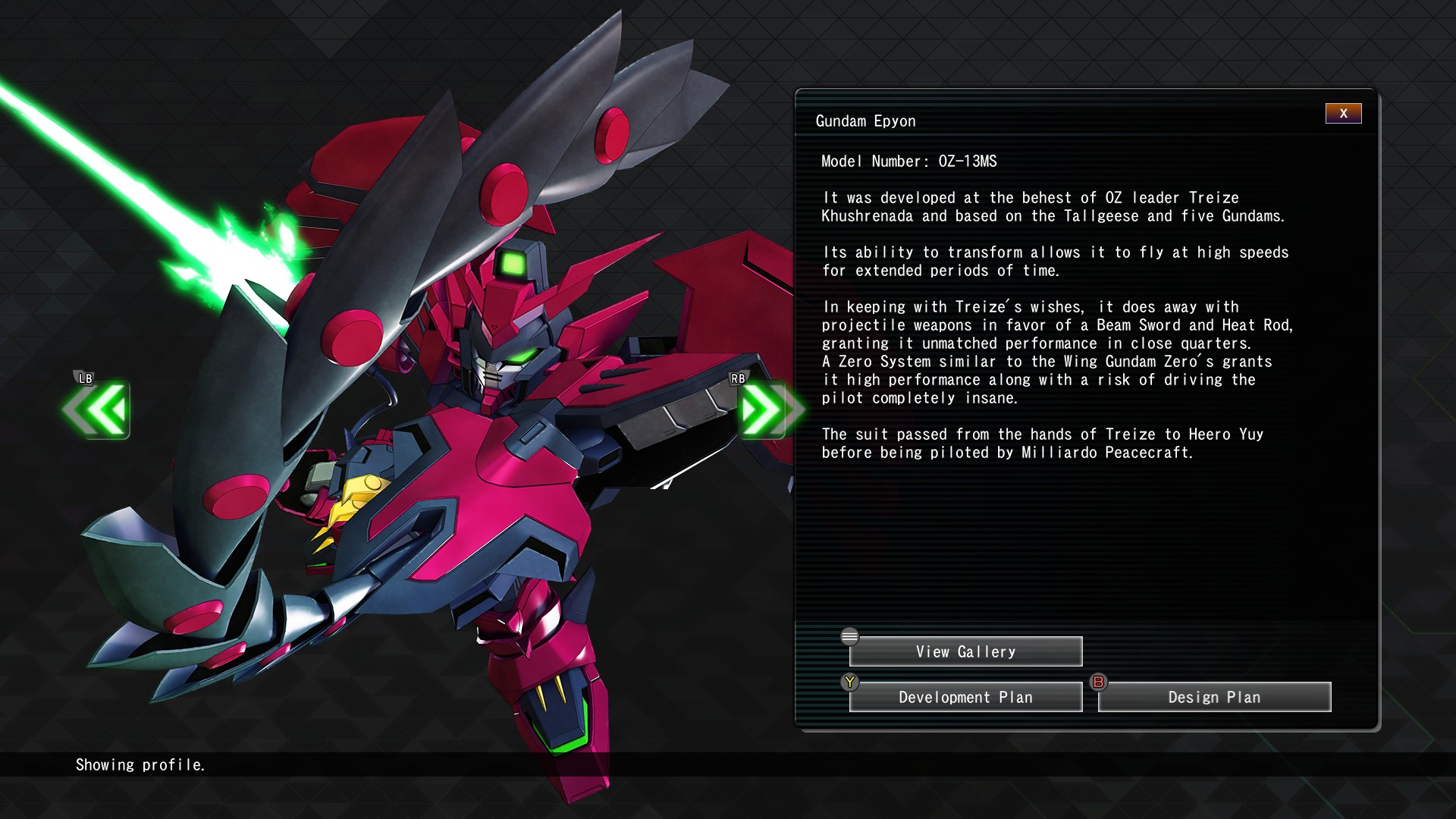Image resolution: width=1456 pixels, height=819 pixels.
Task: Open the Design Plan
Action: pyautogui.click(x=1214, y=698)
